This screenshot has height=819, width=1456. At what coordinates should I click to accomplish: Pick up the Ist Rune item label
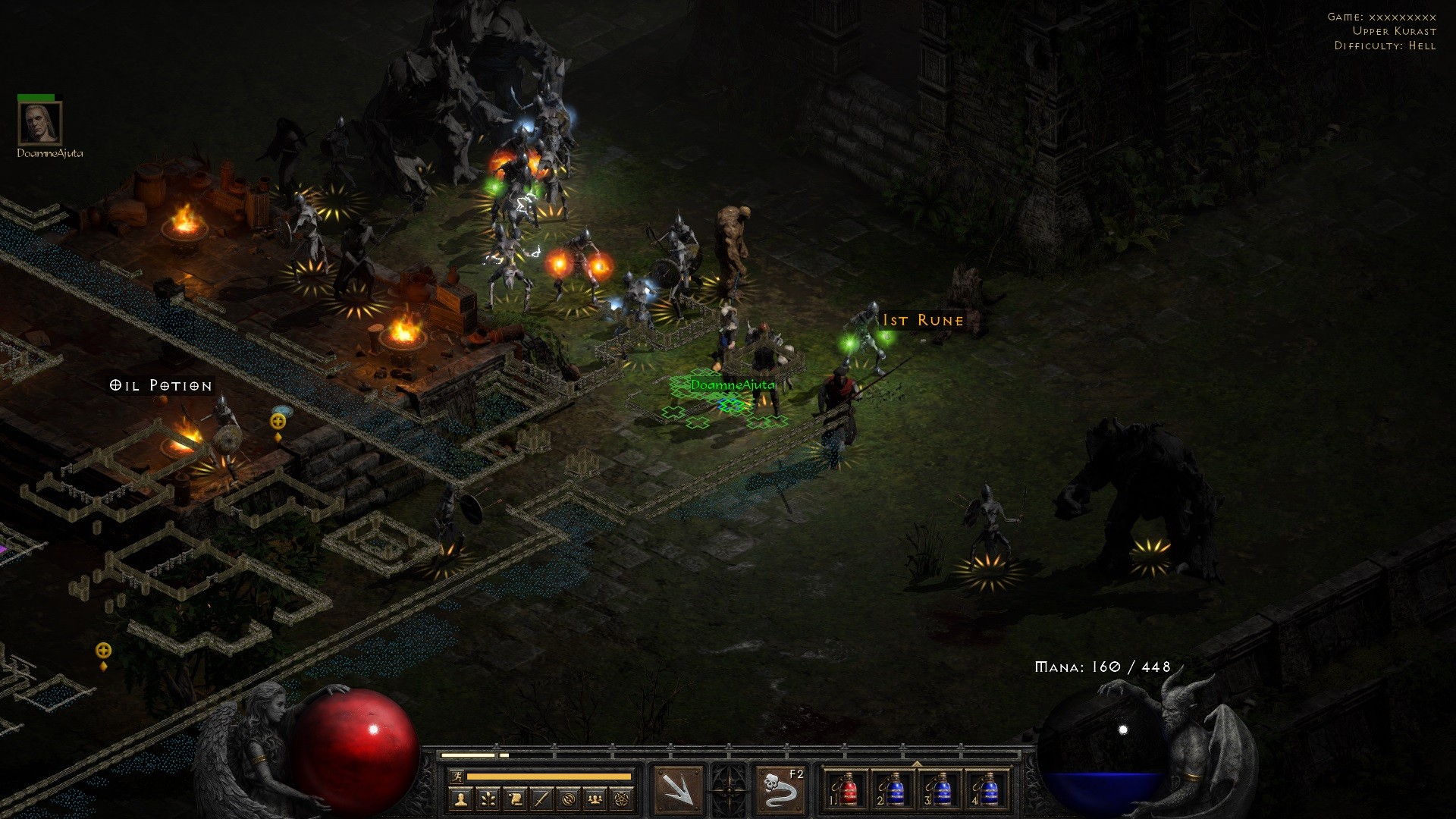pyautogui.click(x=923, y=321)
